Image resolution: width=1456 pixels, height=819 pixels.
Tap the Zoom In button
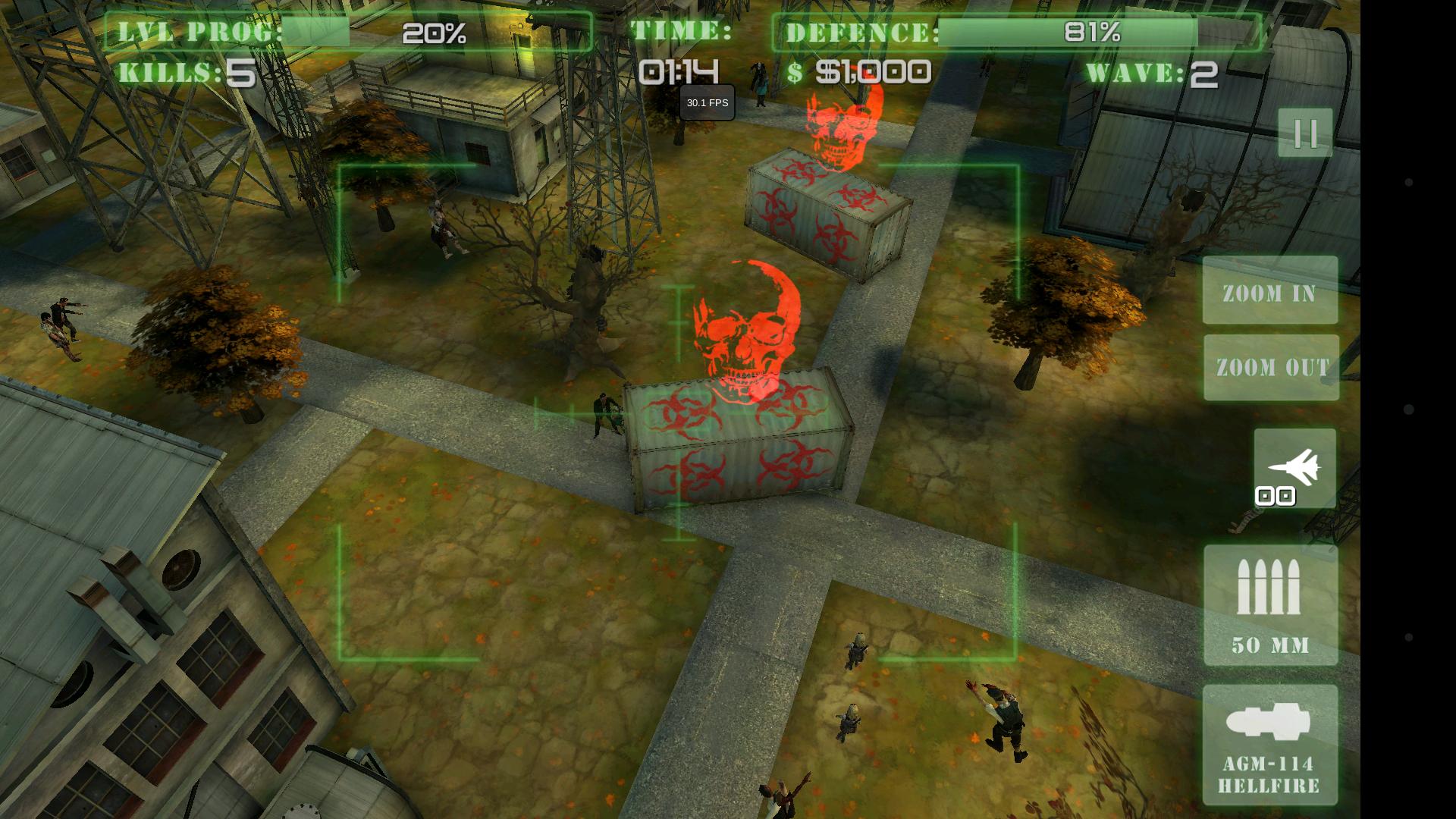click(1270, 291)
